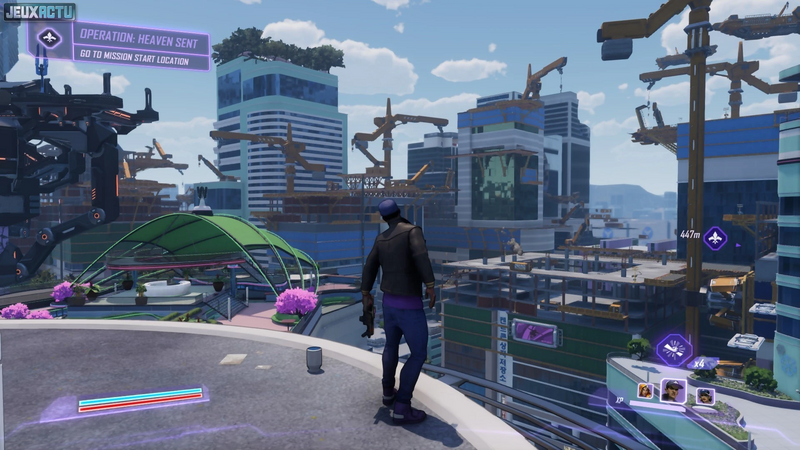This screenshot has width=800, height=450.
Task: Switch to the mustached agent portrait
Action: coord(705,394)
